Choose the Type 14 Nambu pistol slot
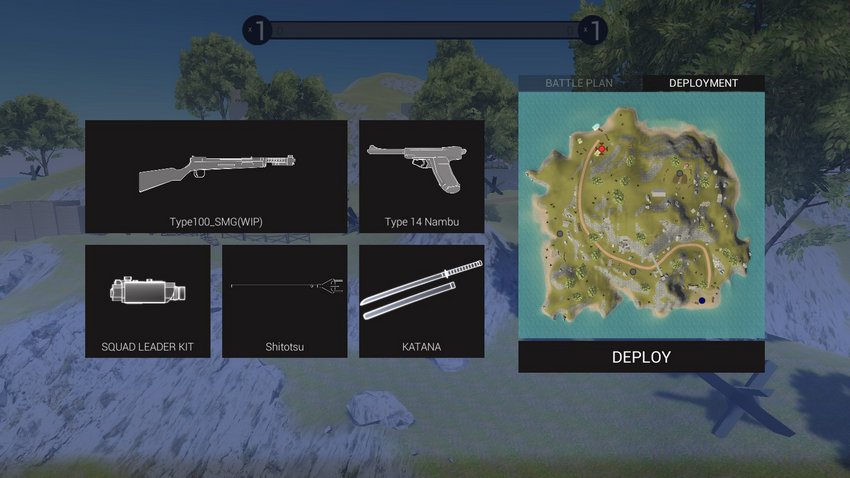 [421, 177]
